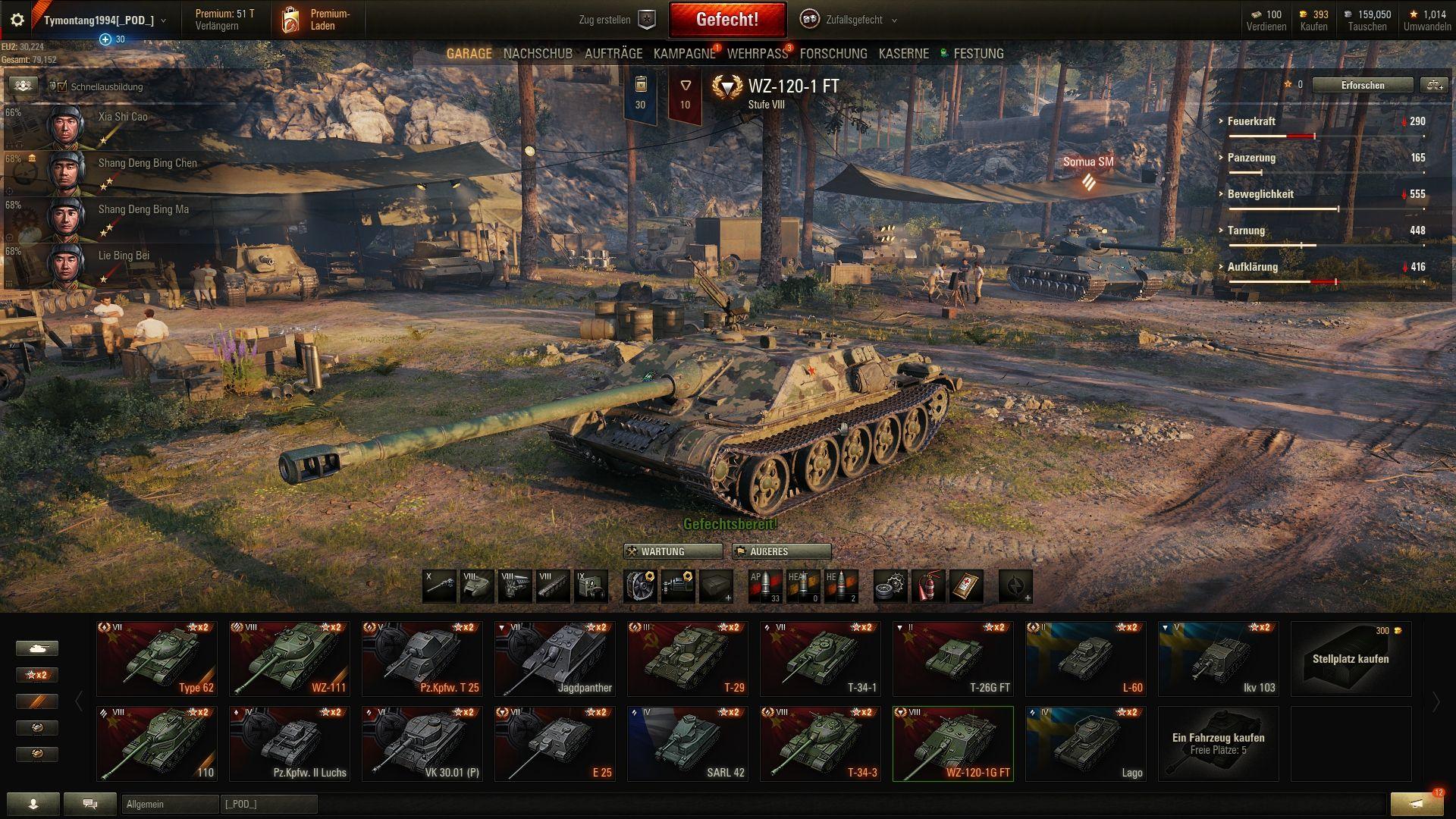Select the fire extinguisher consumable slot
This screenshot has height=819, width=1456.
point(928,586)
